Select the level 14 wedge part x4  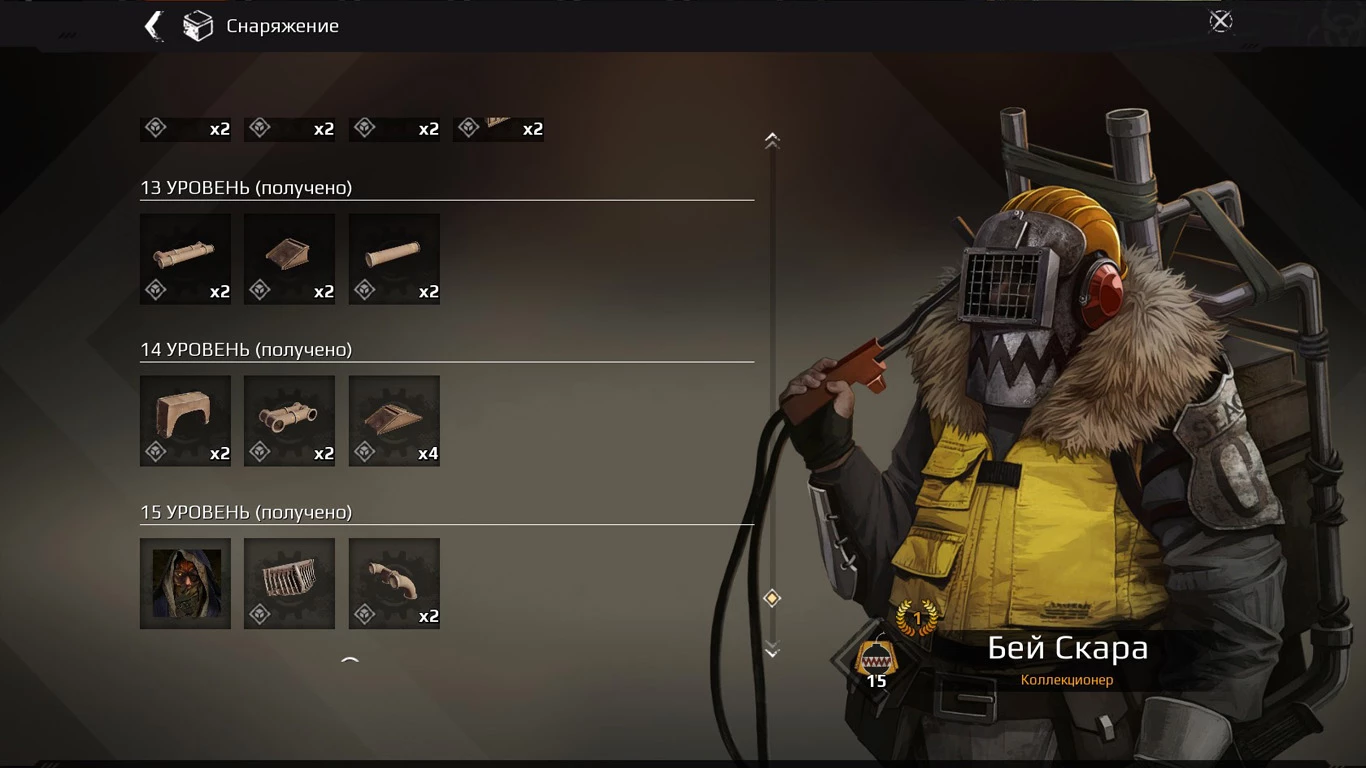tap(394, 420)
